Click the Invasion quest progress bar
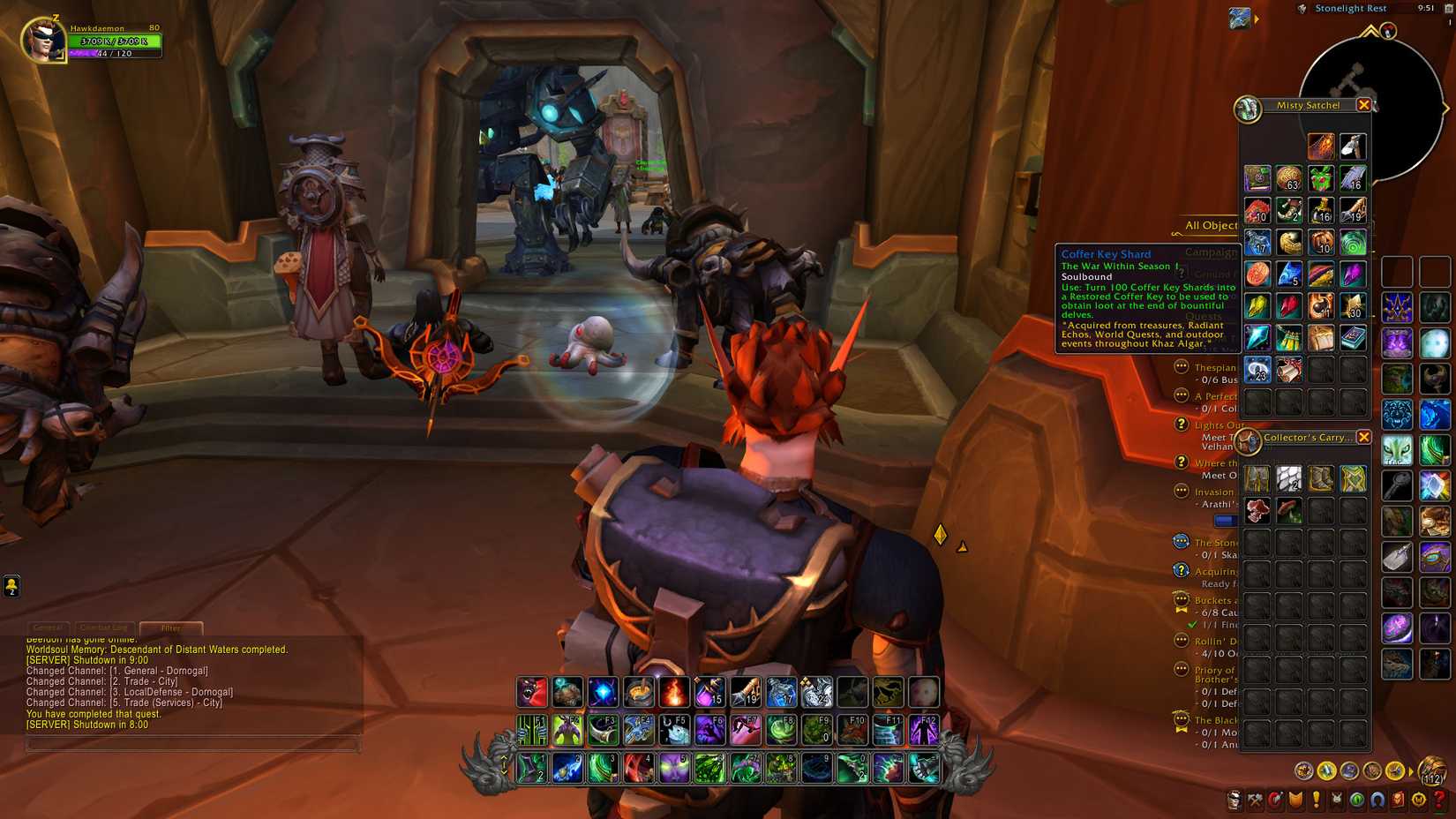Screen dimensions: 1456x819 click(x=1227, y=521)
